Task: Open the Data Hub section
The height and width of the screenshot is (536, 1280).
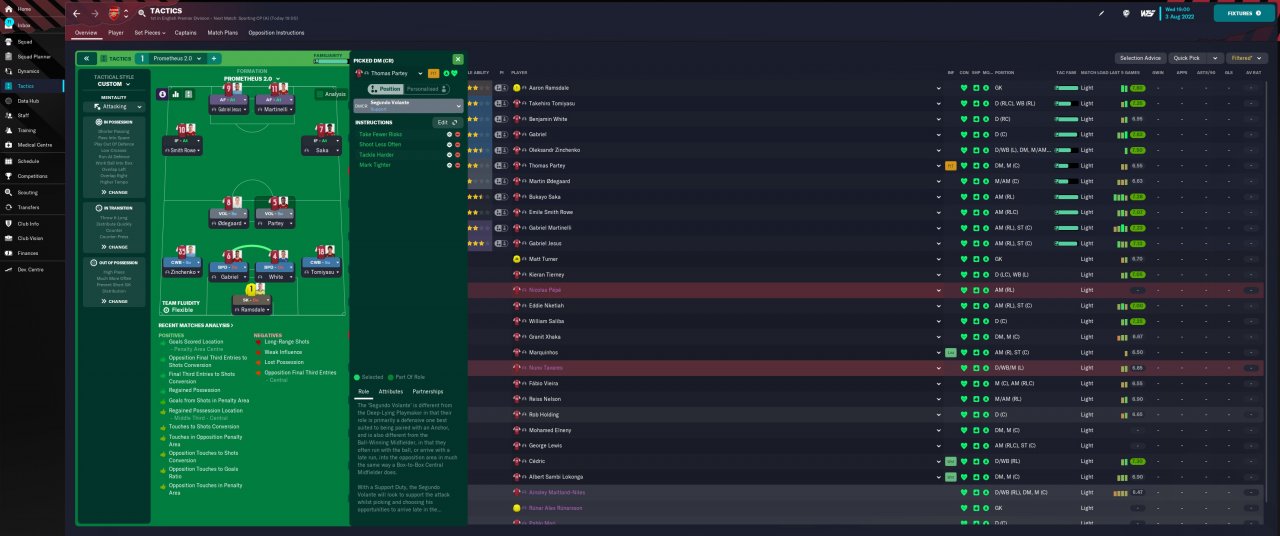Action: pos(28,101)
